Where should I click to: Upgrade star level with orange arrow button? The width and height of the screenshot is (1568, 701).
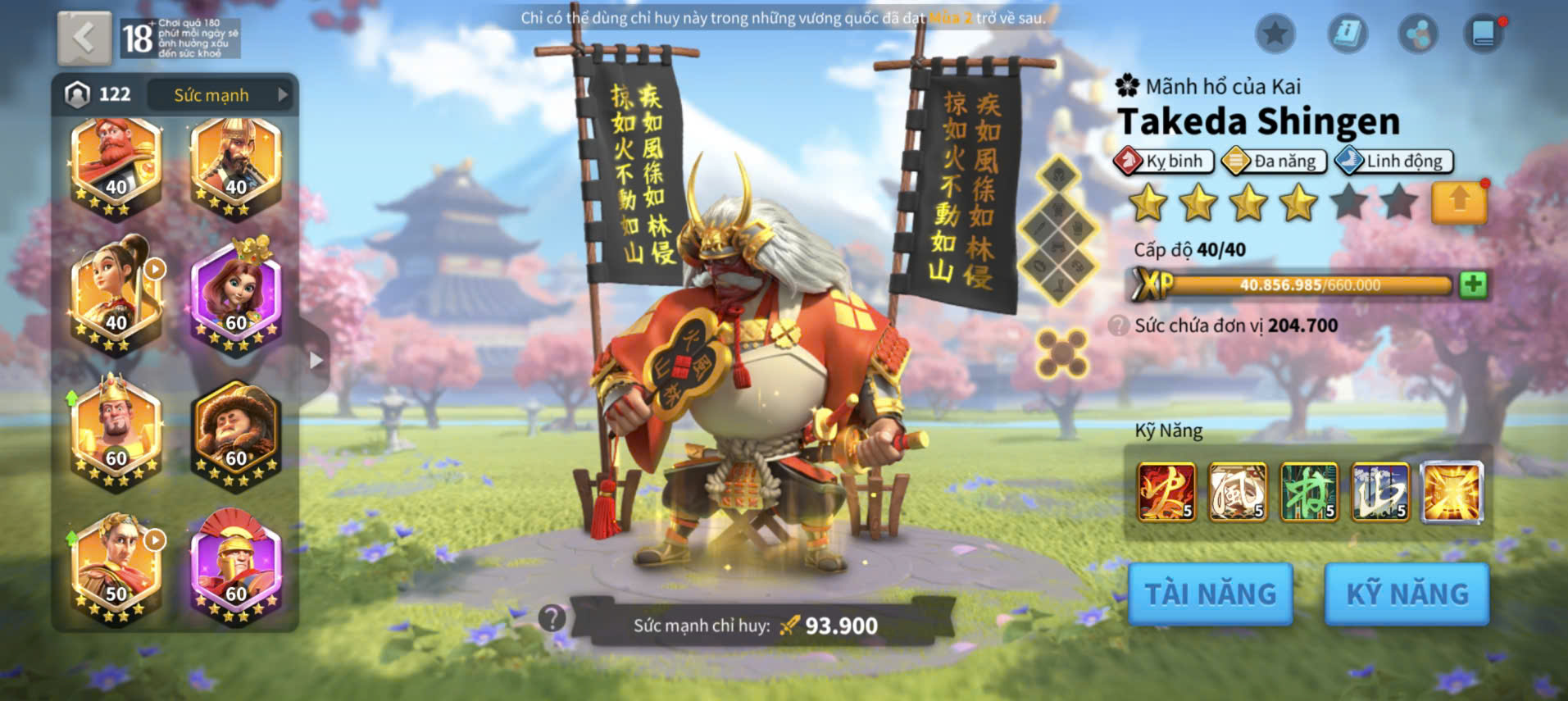1459,202
